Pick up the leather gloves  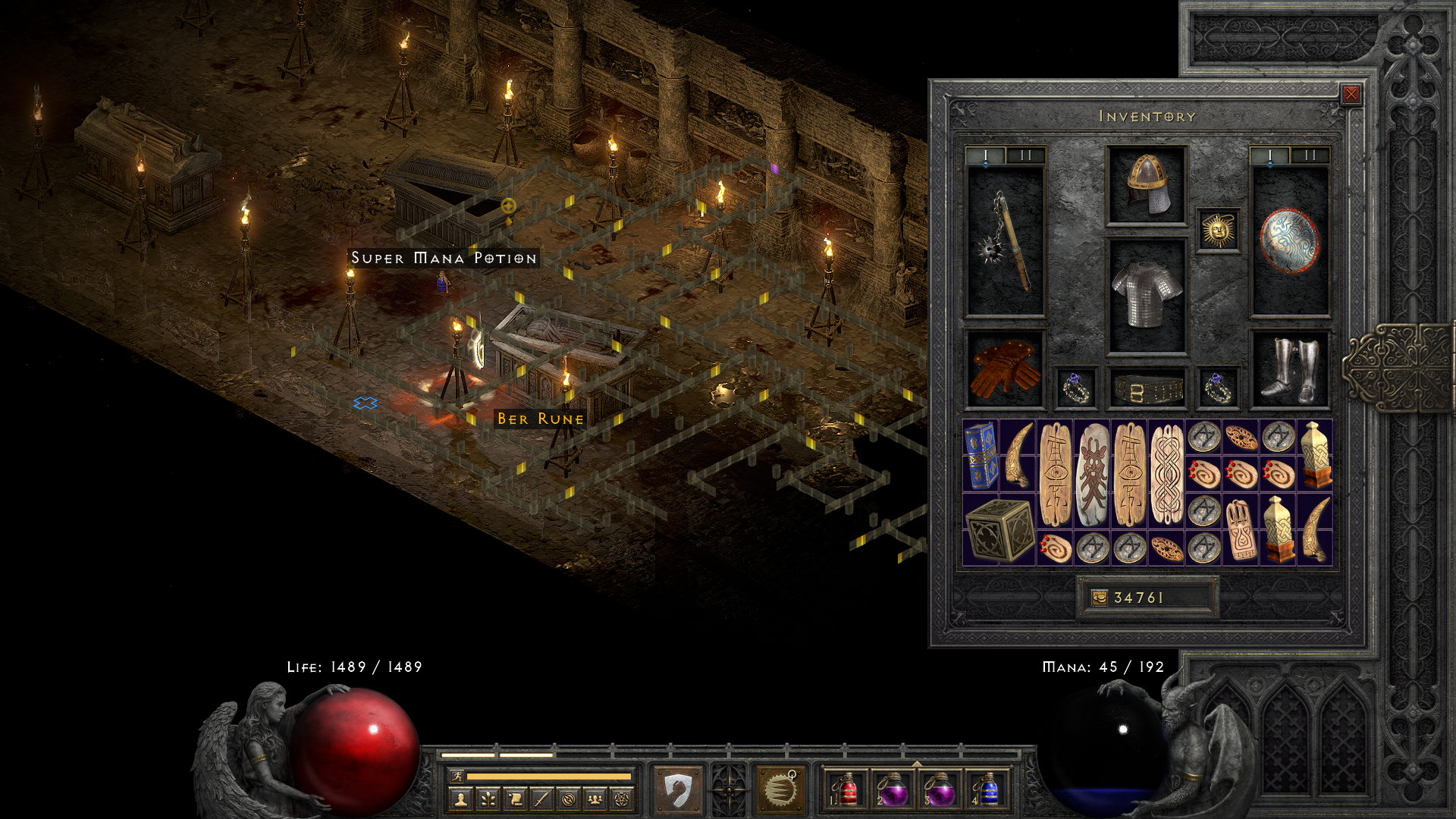(1006, 369)
